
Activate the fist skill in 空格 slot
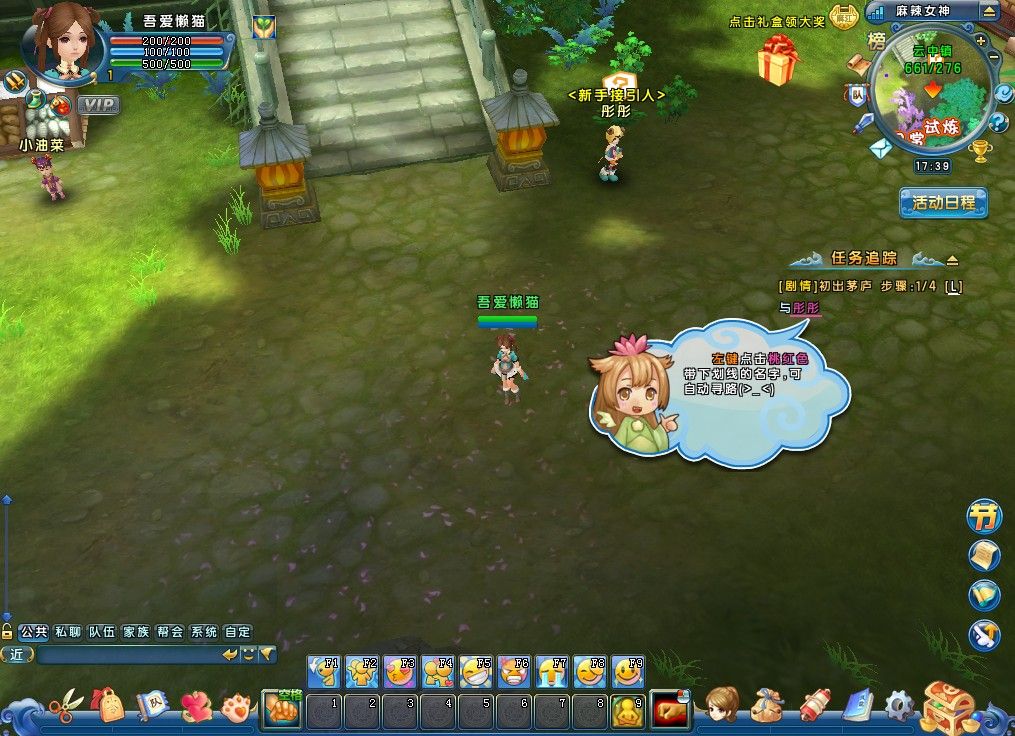282,709
